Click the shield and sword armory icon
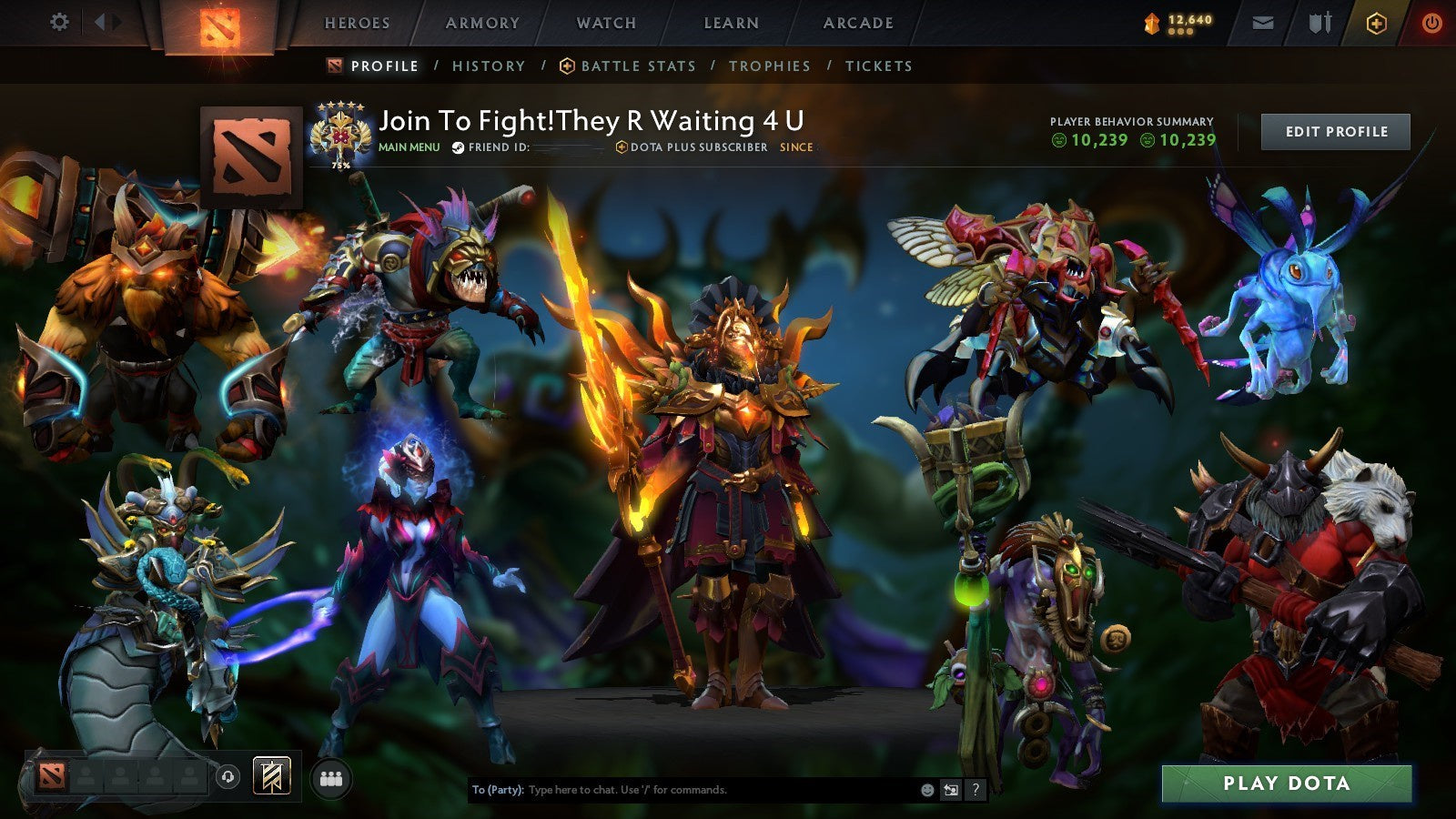The height and width of the screenshot is (819, 1456). (x=1320, y=23)
